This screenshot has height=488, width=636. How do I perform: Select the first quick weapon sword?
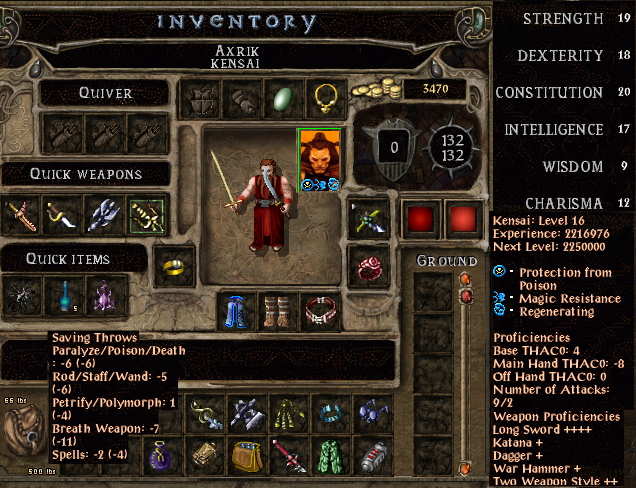(x=20, y=214)
